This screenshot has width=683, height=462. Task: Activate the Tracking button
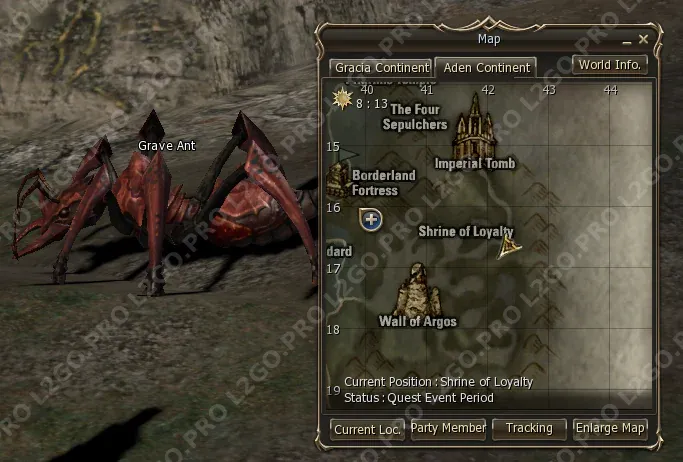[x=529, y=428]
